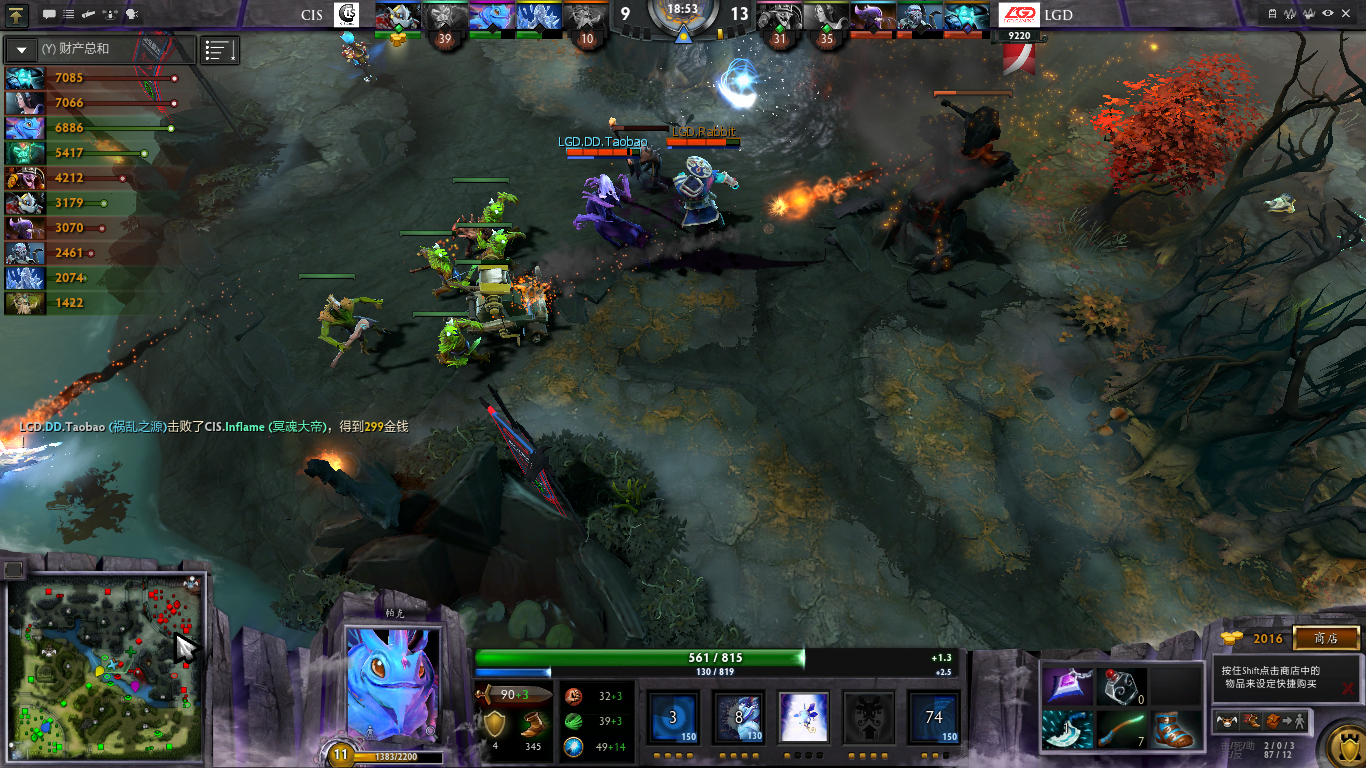This screenshot has height=768, width=1366.
Task: Toggle the list view button beside net worth
Action: pos(220,49)
